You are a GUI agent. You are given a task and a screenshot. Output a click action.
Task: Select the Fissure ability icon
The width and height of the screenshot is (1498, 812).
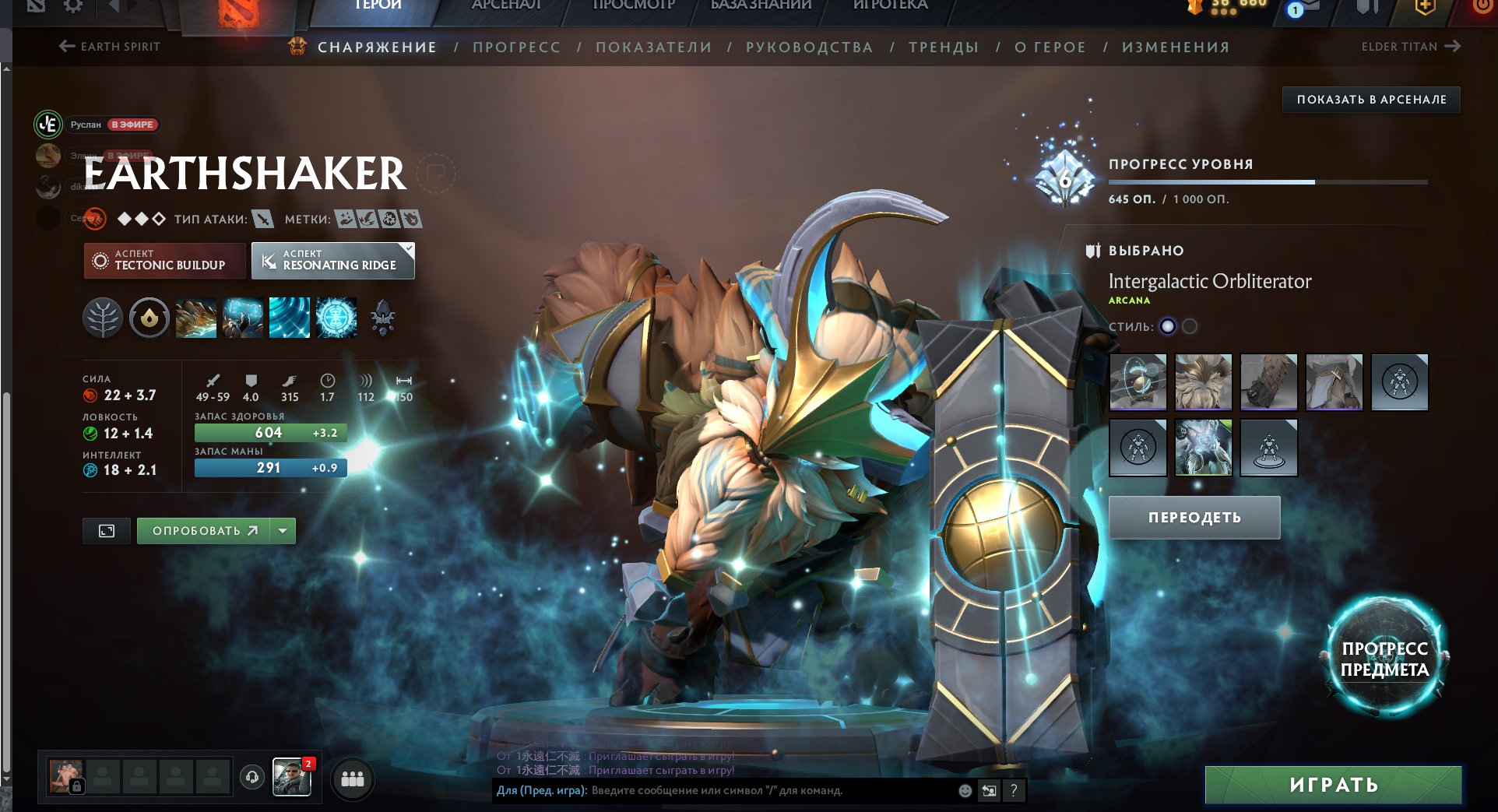(196, 317)
